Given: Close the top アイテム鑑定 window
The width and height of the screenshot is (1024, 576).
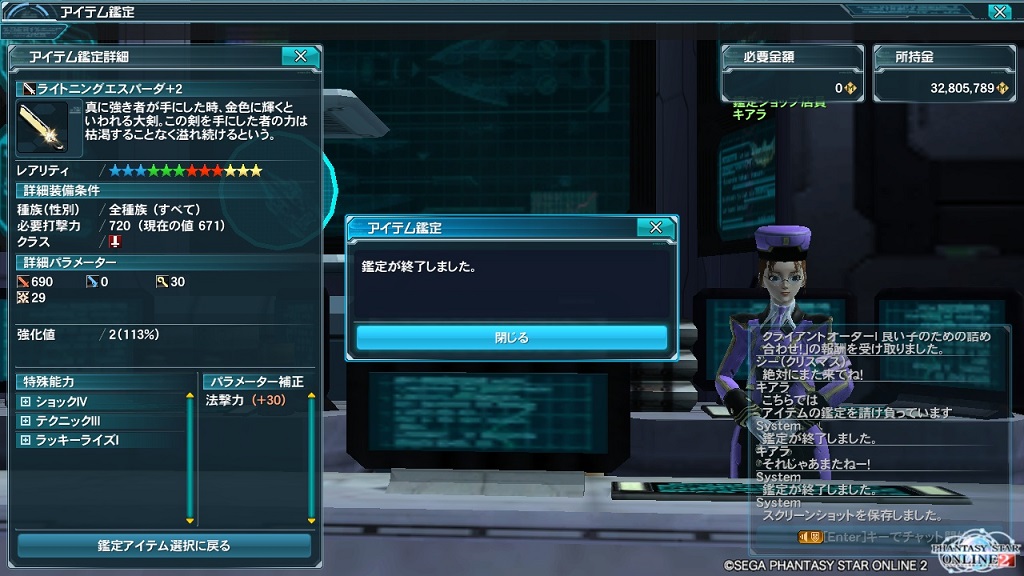Looking at the screenshot, I should (x=998, y=12).
